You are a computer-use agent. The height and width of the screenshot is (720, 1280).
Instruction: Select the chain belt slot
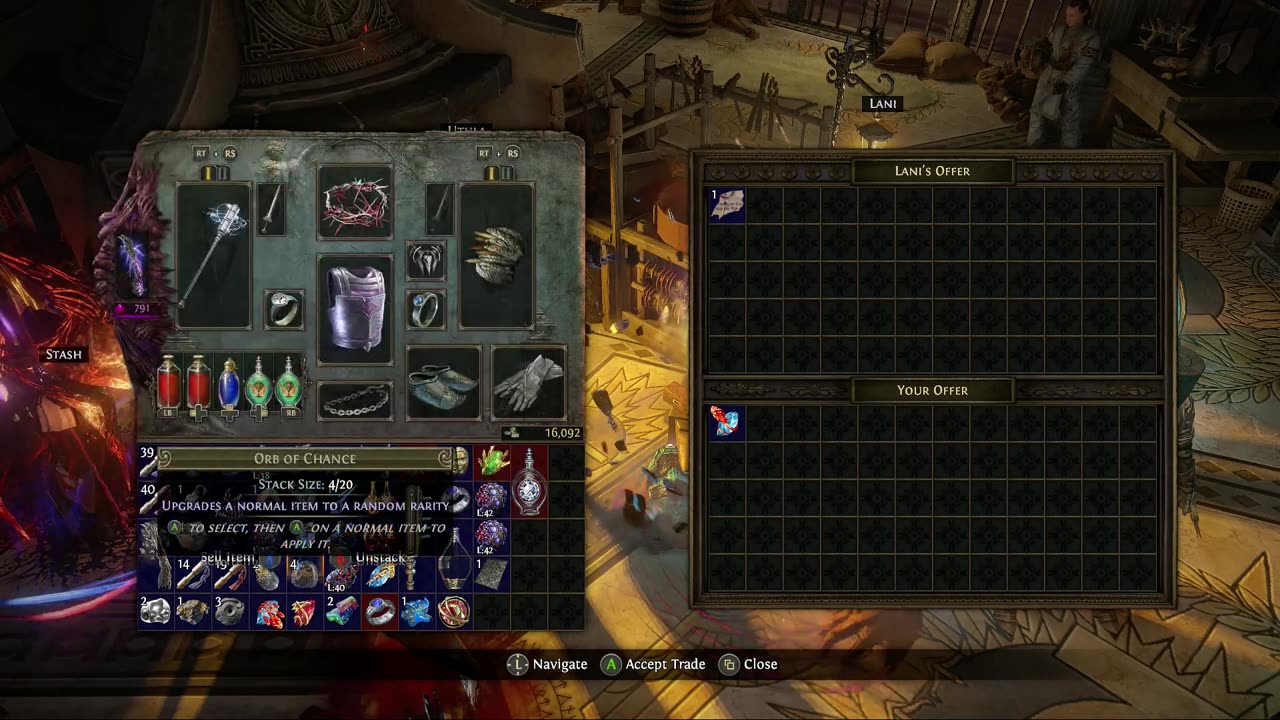[355, 401]
